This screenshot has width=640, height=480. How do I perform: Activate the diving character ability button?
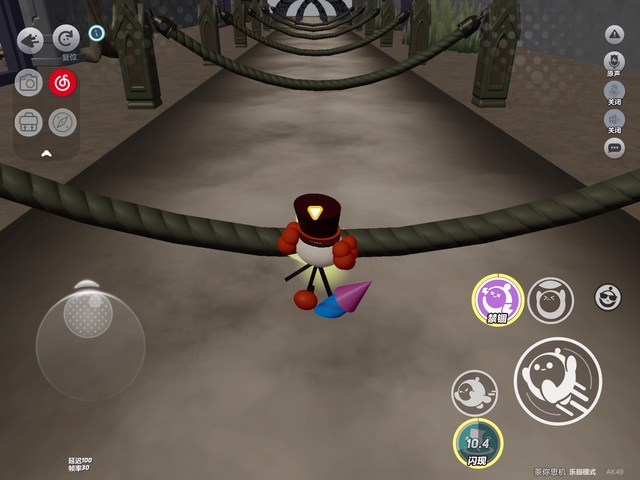click(x=474, y=393)
